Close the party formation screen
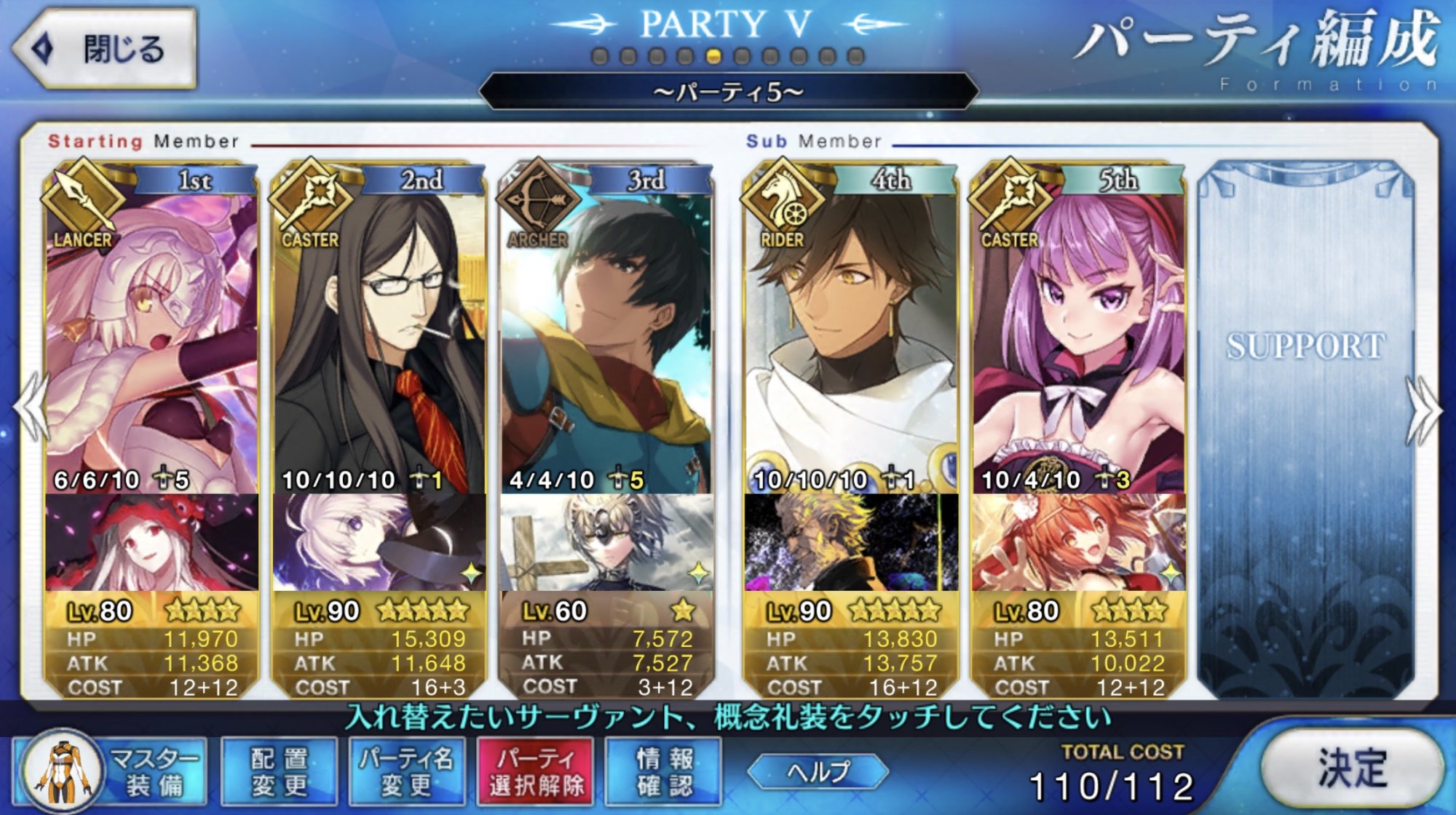The height and width of the screenshot is (815, 1456). click(x=106, y=49)
